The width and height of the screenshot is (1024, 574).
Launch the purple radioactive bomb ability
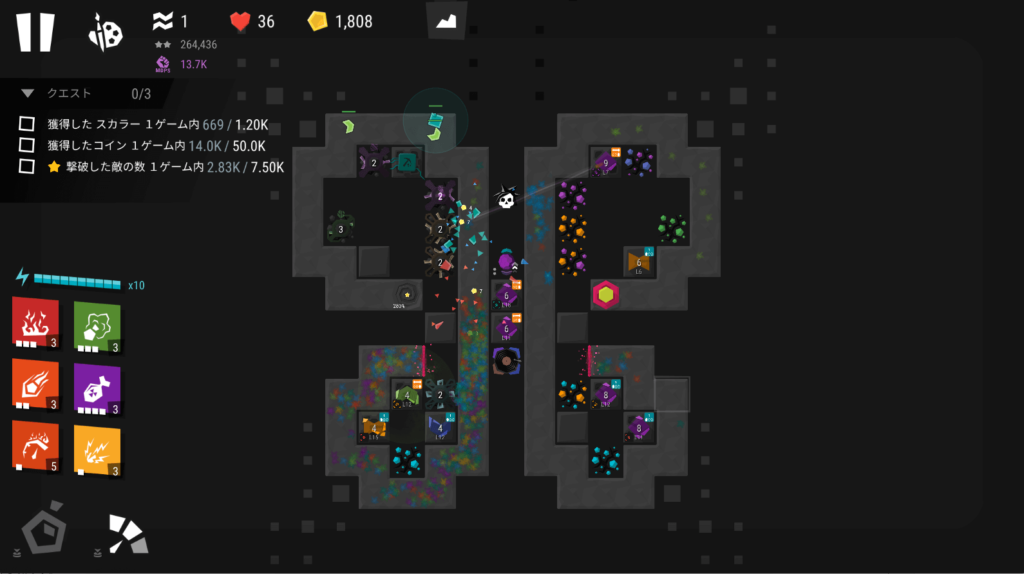(97, 385)
